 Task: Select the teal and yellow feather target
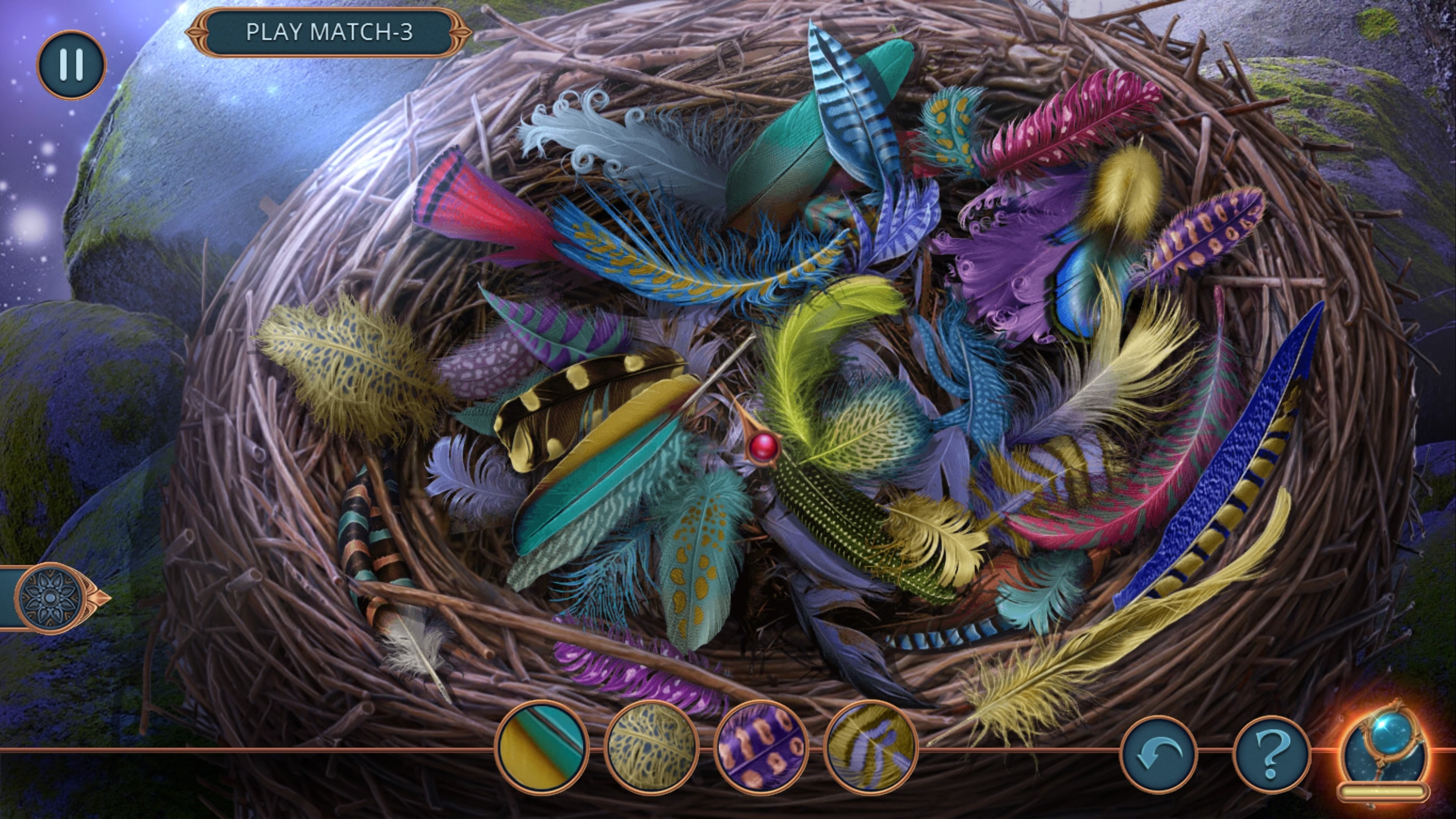(542, 748)
